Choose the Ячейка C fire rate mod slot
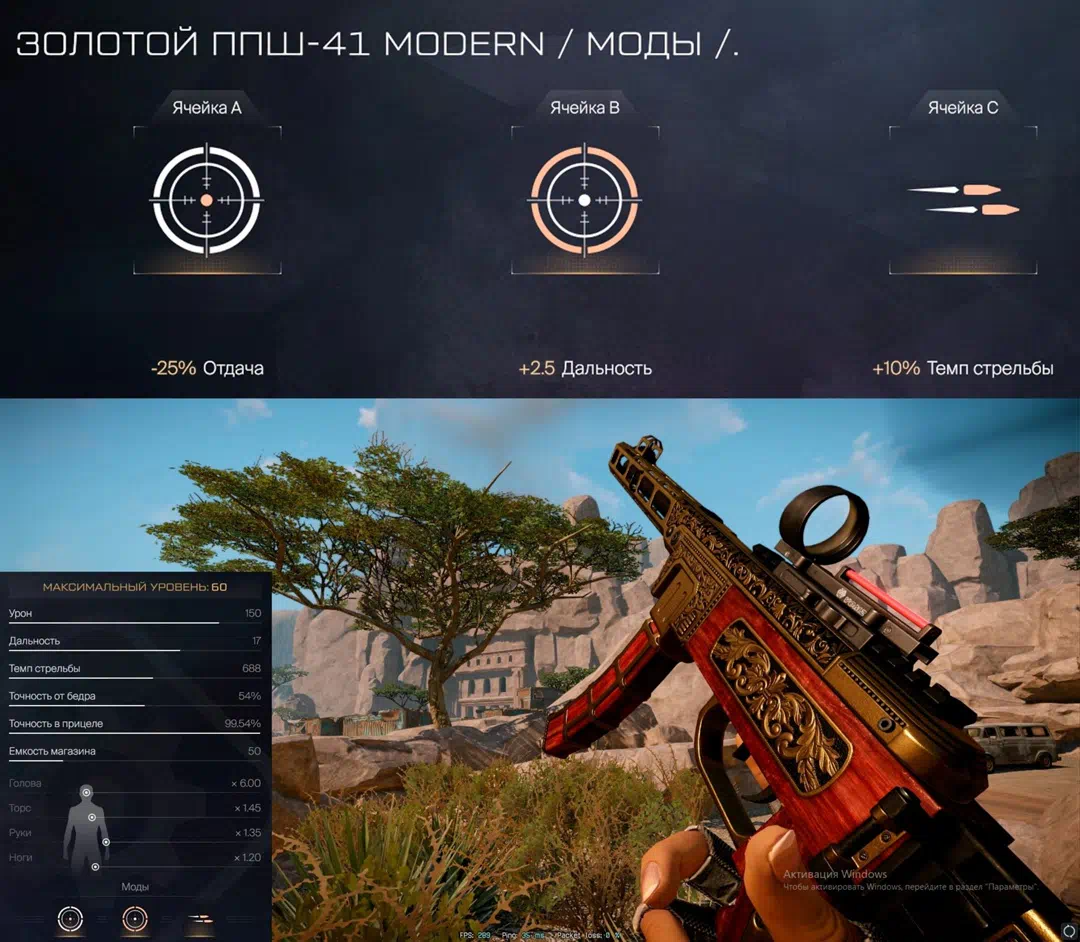Screen dimensions: 1080x942 click(962, 199)
